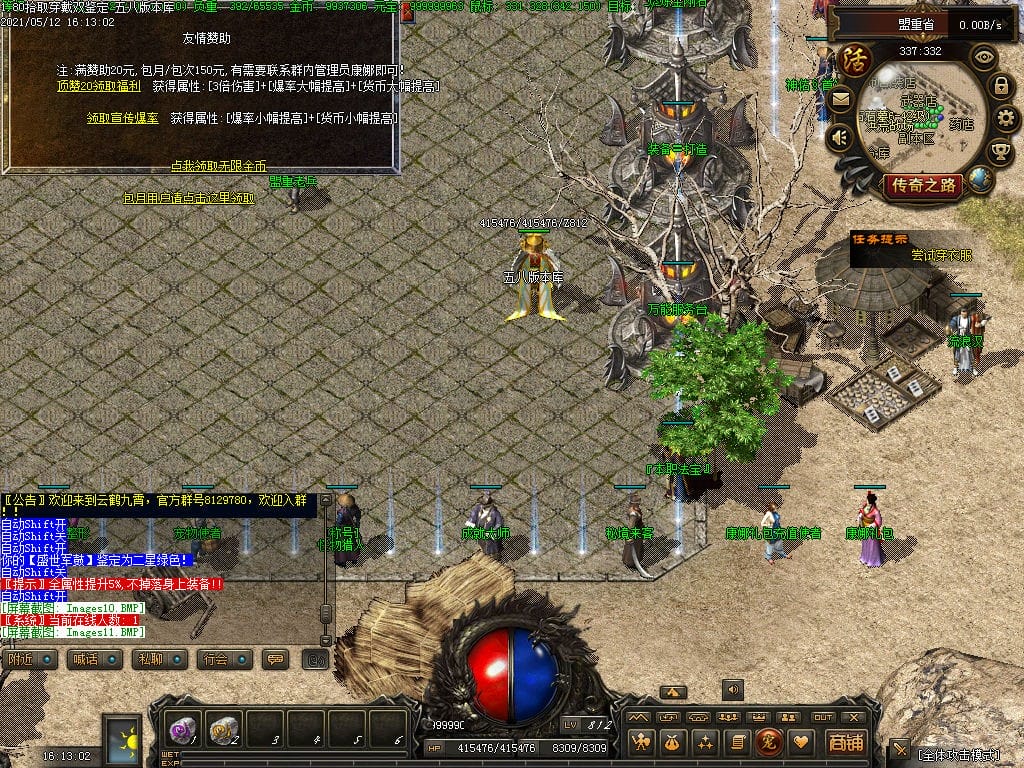
Task: Open the 商铺 shop button
Action: click(845, 742)
